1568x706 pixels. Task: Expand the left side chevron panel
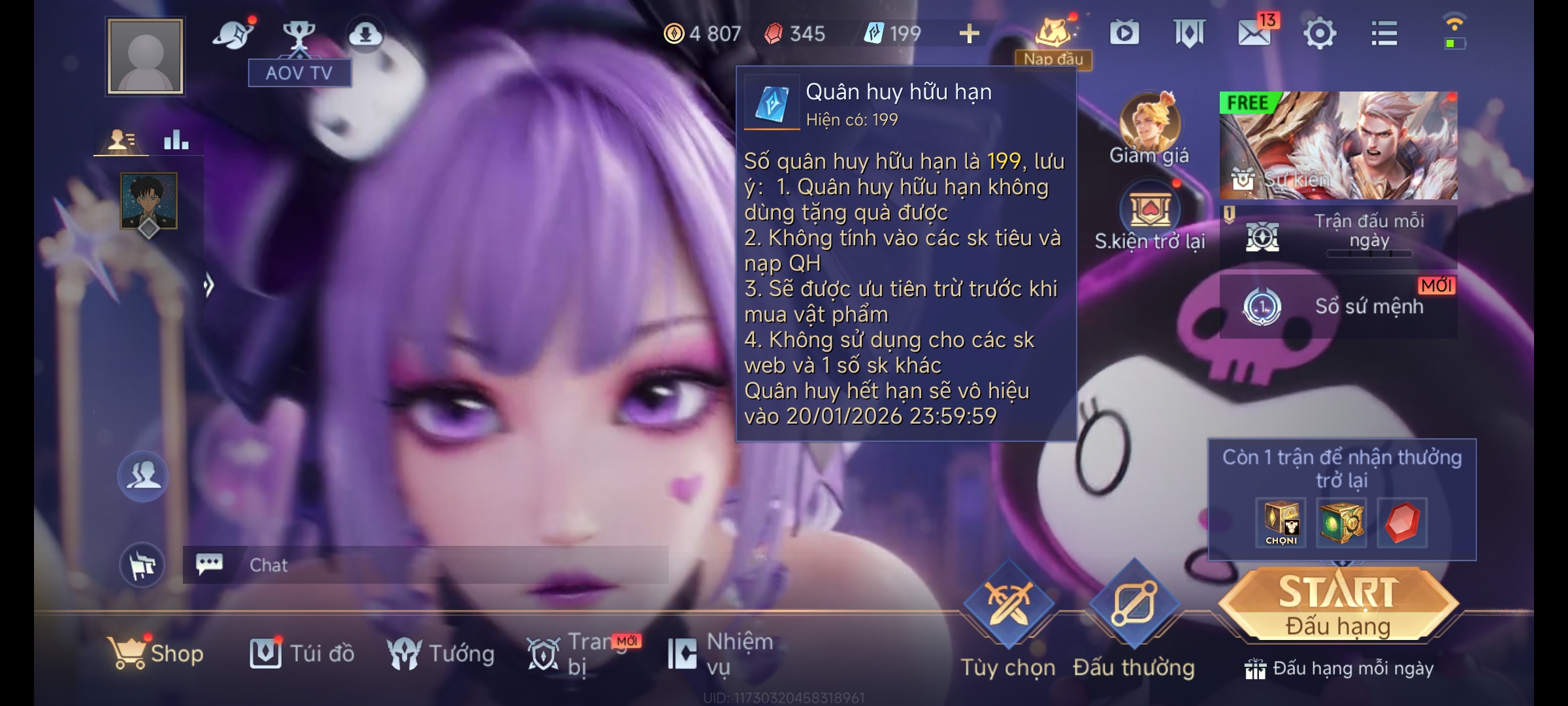coord(210,283)
